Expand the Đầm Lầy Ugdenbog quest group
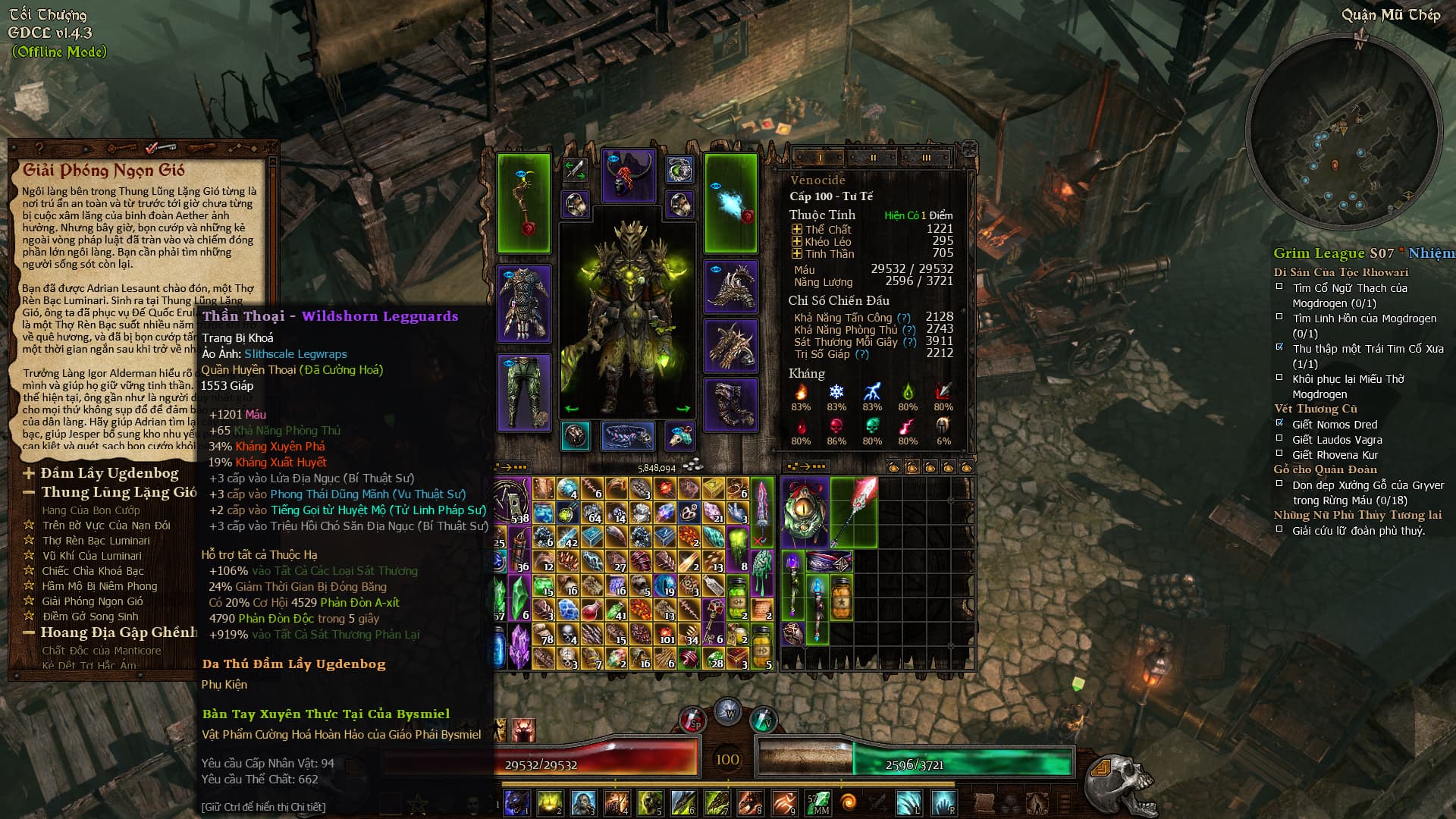The width and height of the screenshot is (1456, 819). coord(29,474)
